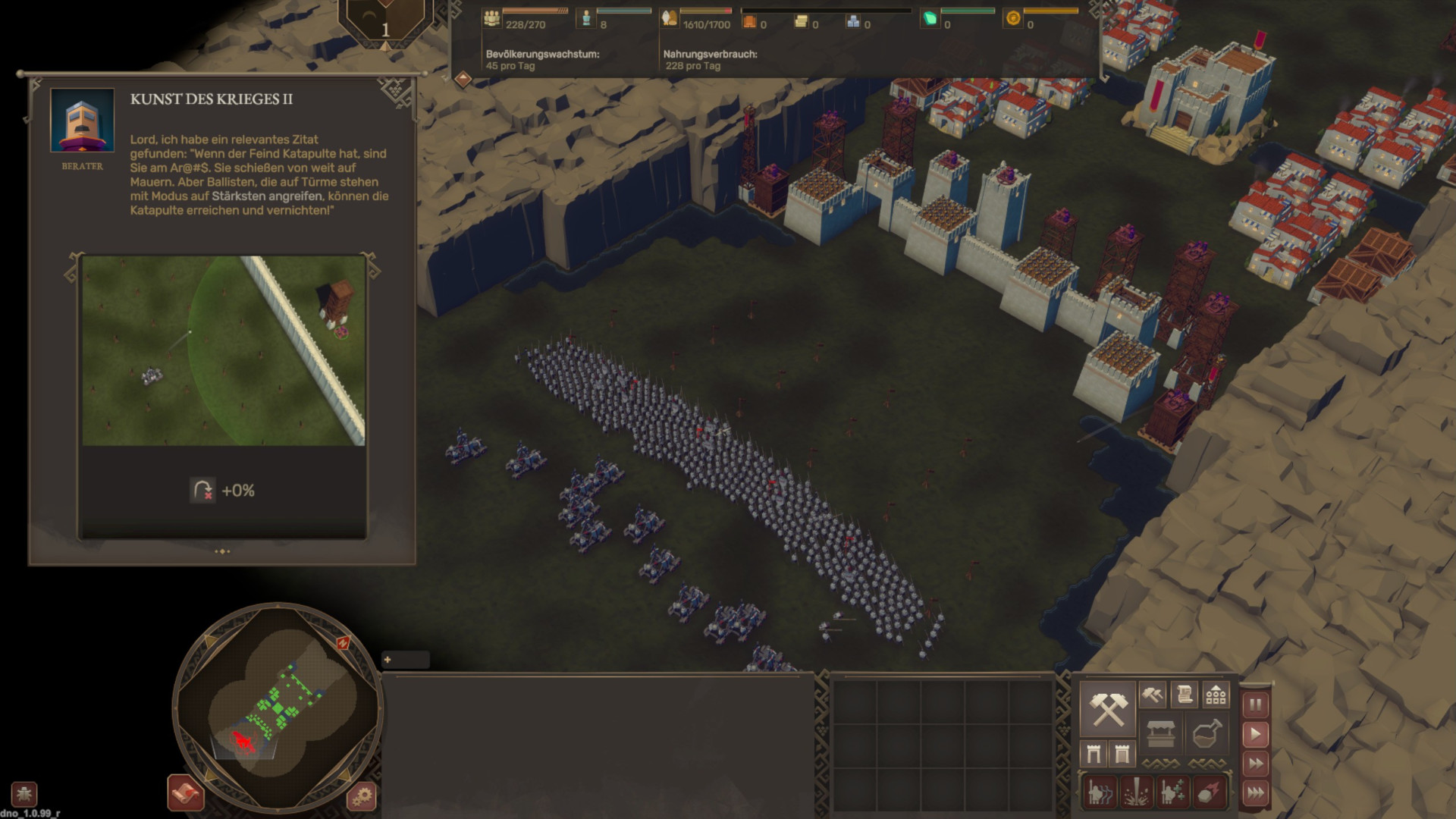Set game speed to triple fast-forward
The width and height of the screenshot is (1456, 819).
tap(1255, 793)
